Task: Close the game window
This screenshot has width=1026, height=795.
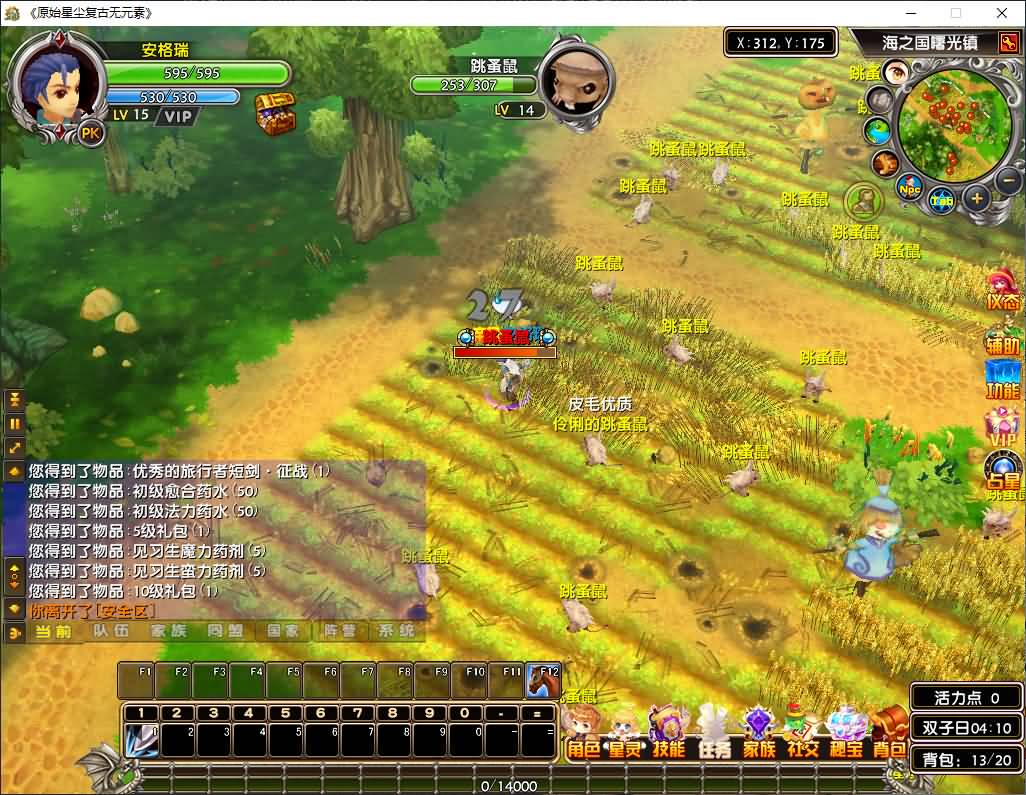Action: coord(1001,13)
